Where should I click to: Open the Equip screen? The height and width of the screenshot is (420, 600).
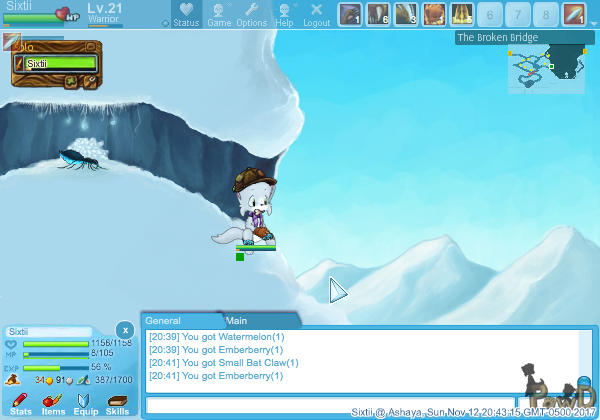pos(85,404)
